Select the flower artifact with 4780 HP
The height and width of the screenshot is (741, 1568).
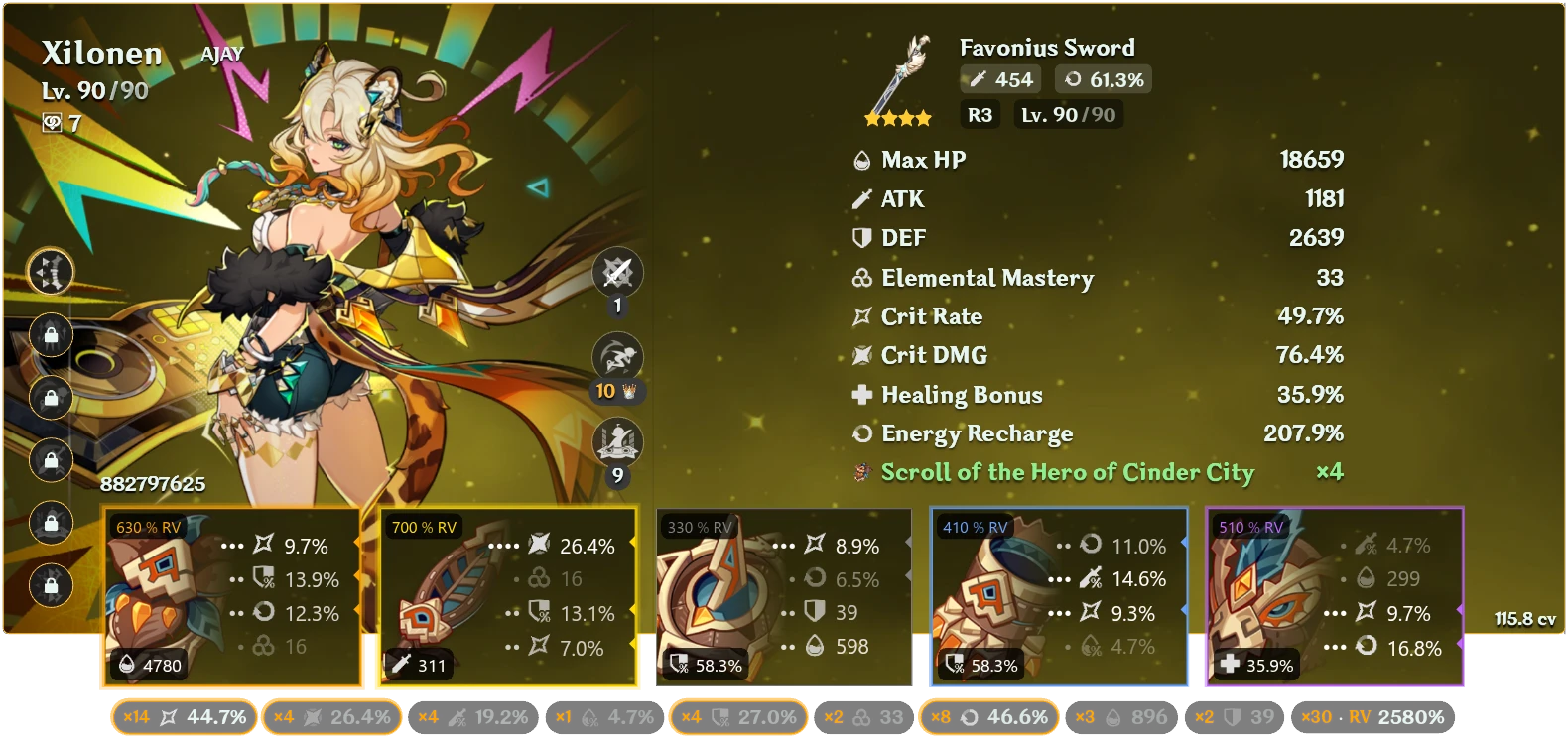232,595
